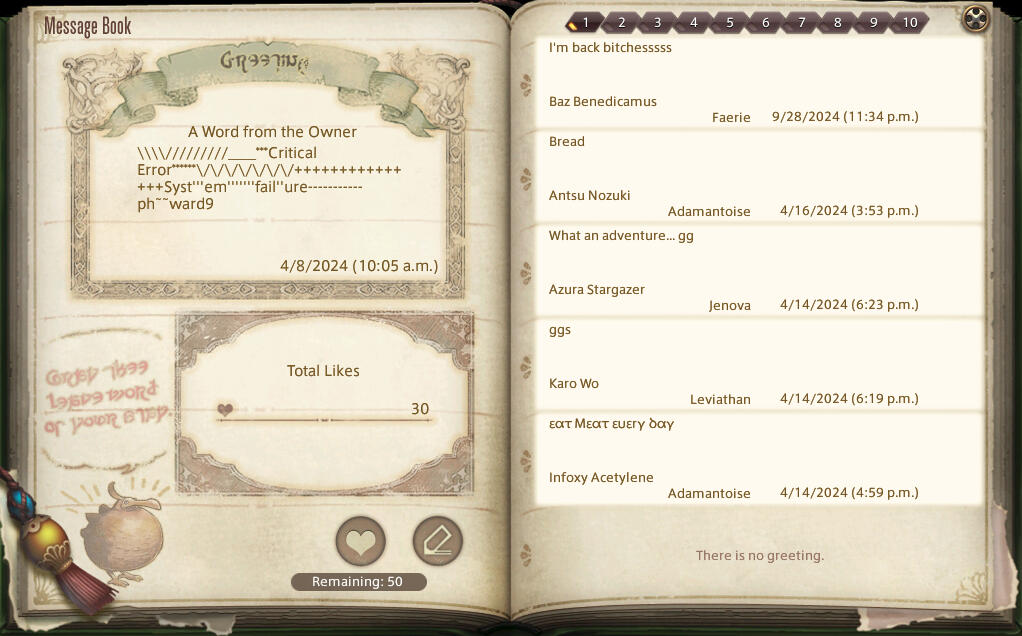Write a message using the pencil button
The height and width of the screenshot is (636, 1022).
pyautogui.click(x=437, y=542)
